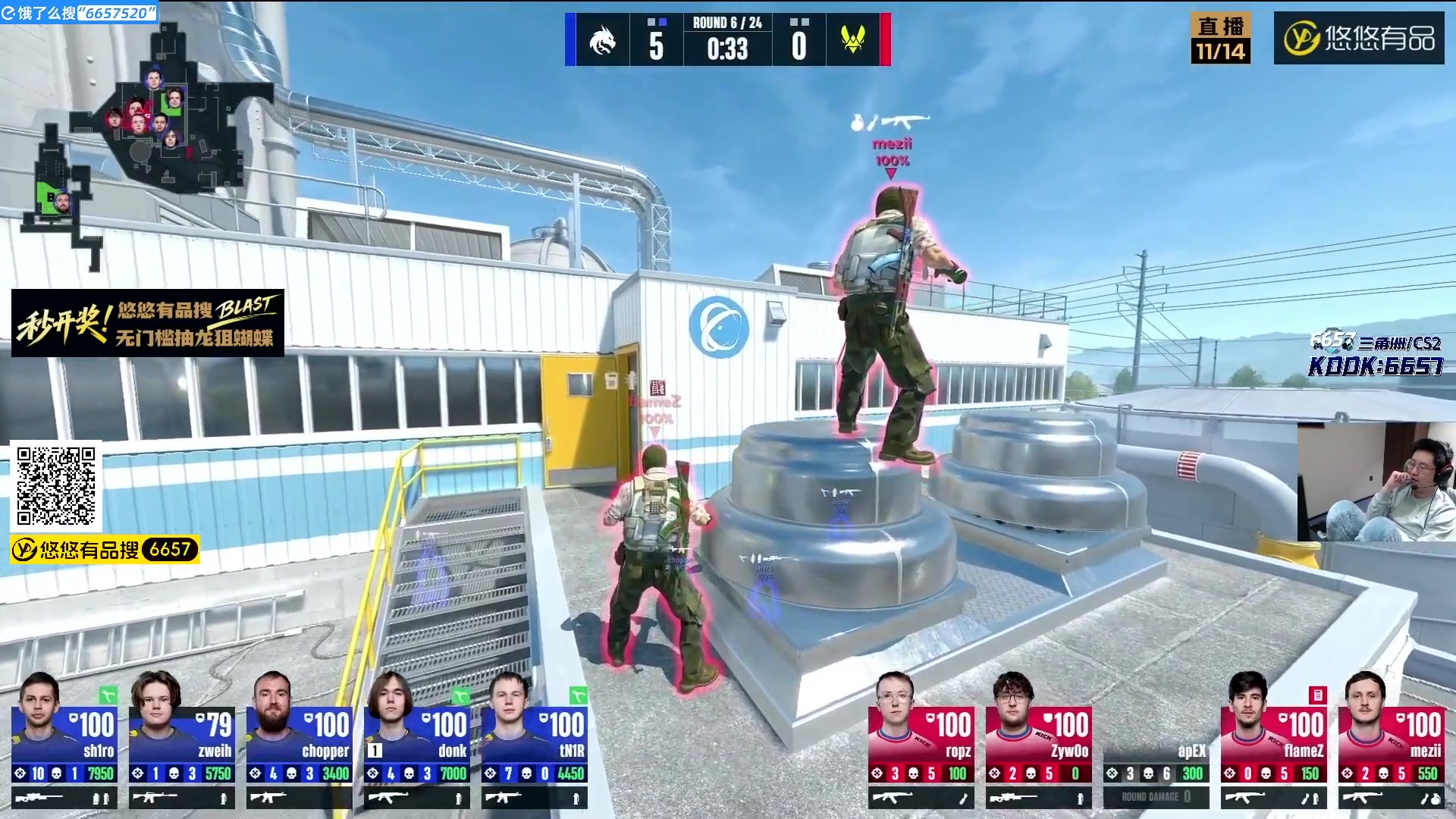This screenshot has width=1456, height=819.
Task: Pick tN1R's player card
Action: 535,739
